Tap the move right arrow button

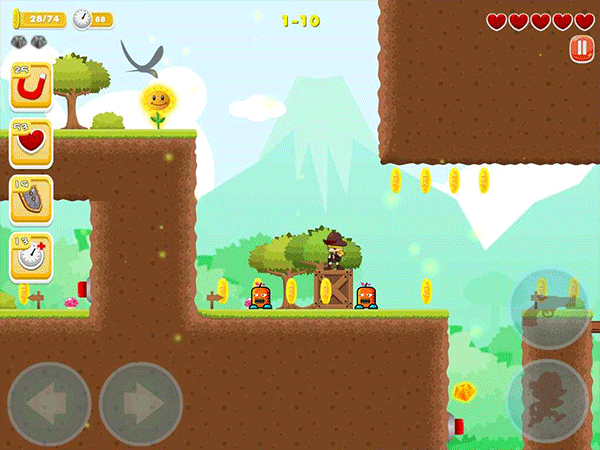click(x=140, y=403)
